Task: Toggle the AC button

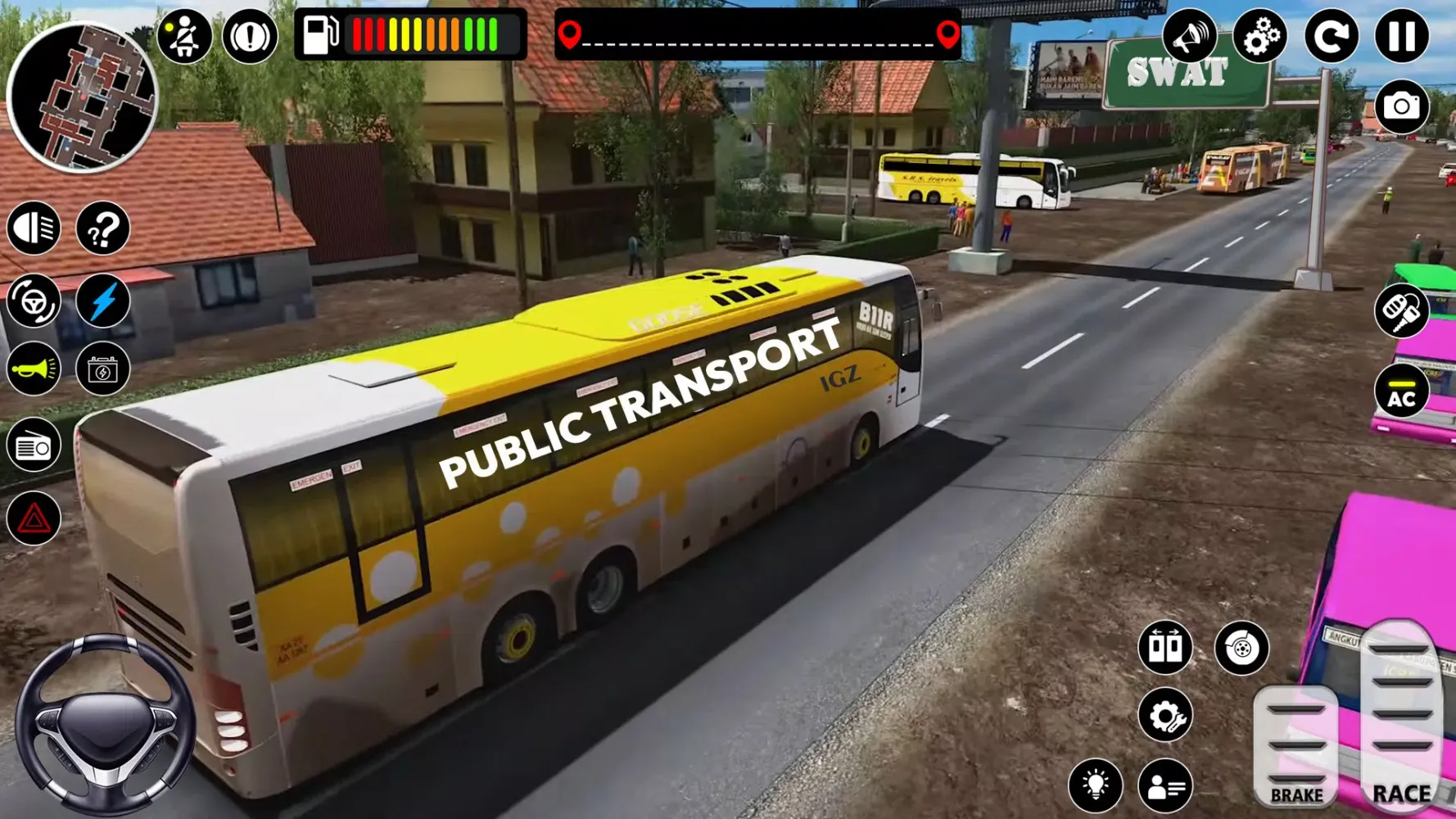Action: pyautogui.click(x=1401, y=391)
